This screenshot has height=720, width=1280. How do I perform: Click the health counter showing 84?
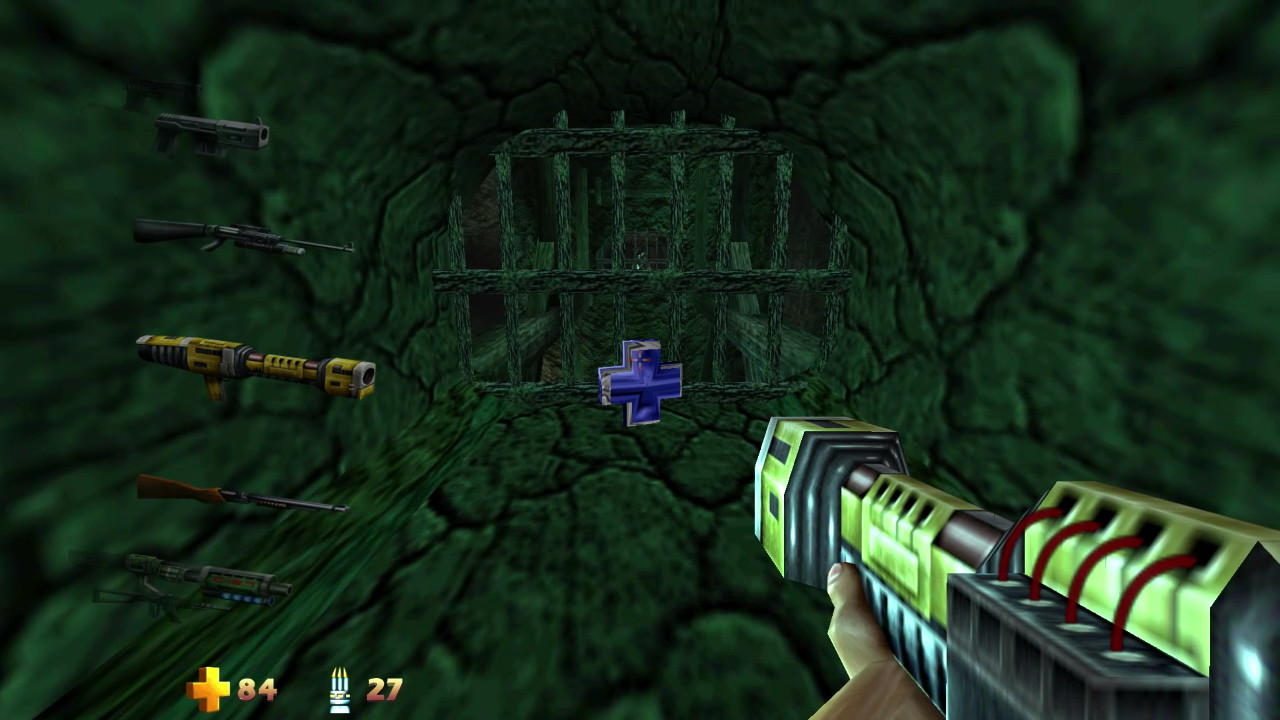coord(256,689)
